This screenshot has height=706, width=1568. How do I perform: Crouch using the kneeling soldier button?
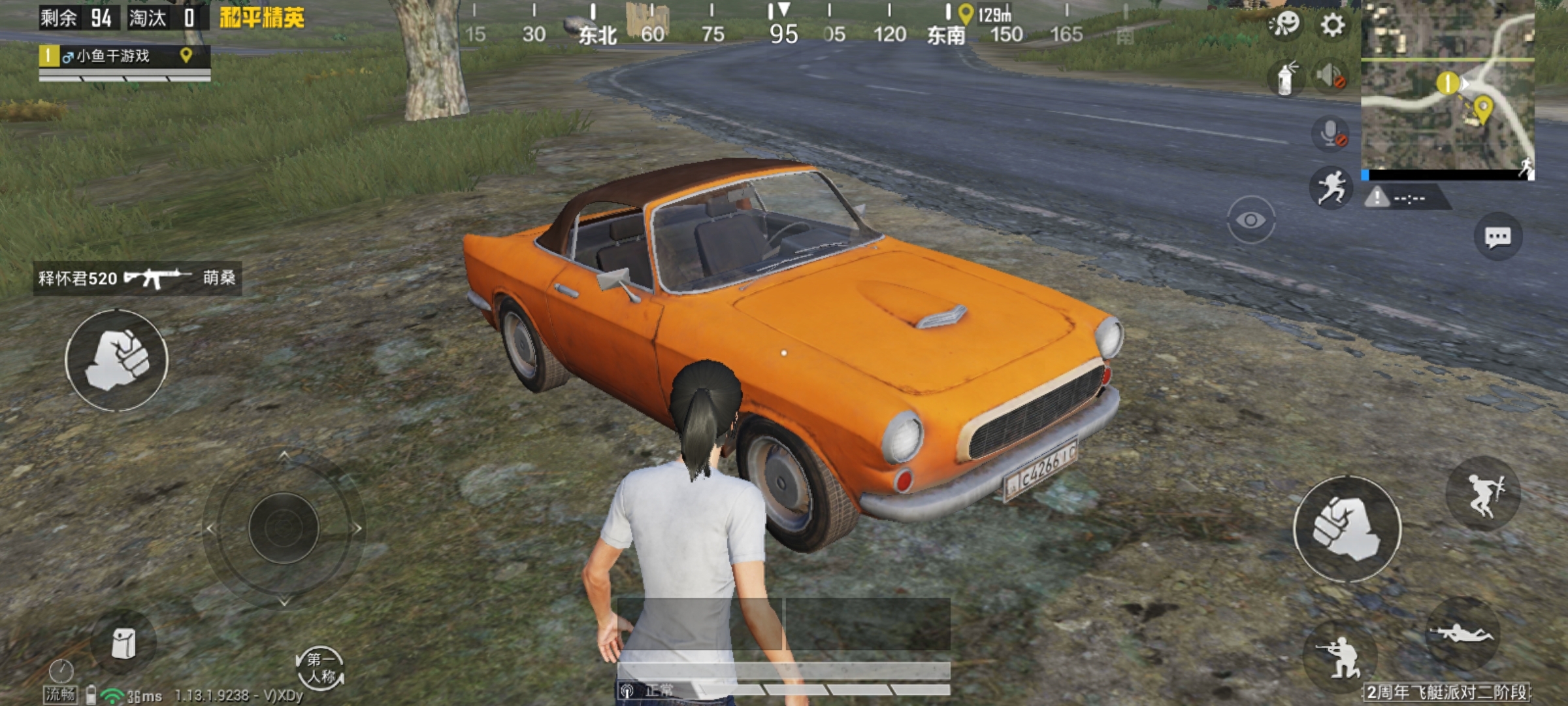(1339, 656)
